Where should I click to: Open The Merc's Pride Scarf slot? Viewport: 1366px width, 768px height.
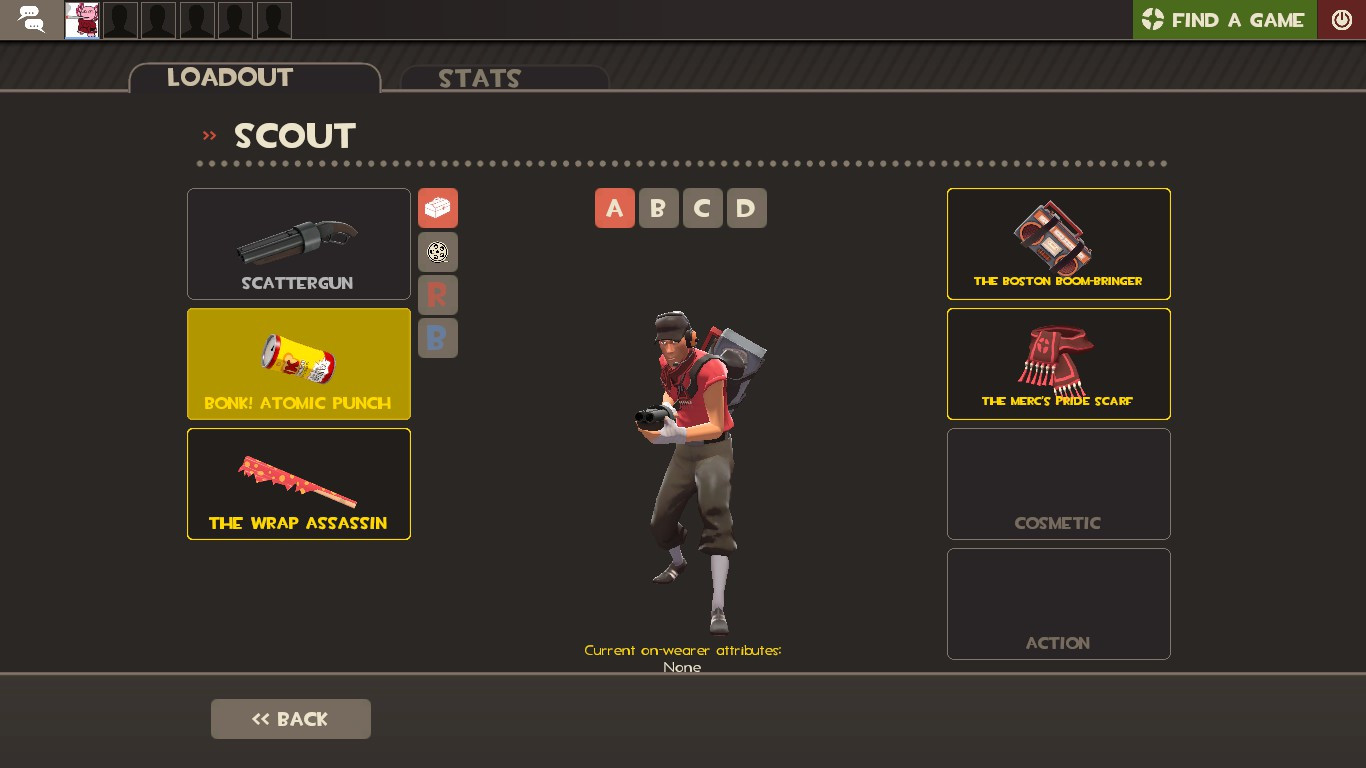(1058, 363)
